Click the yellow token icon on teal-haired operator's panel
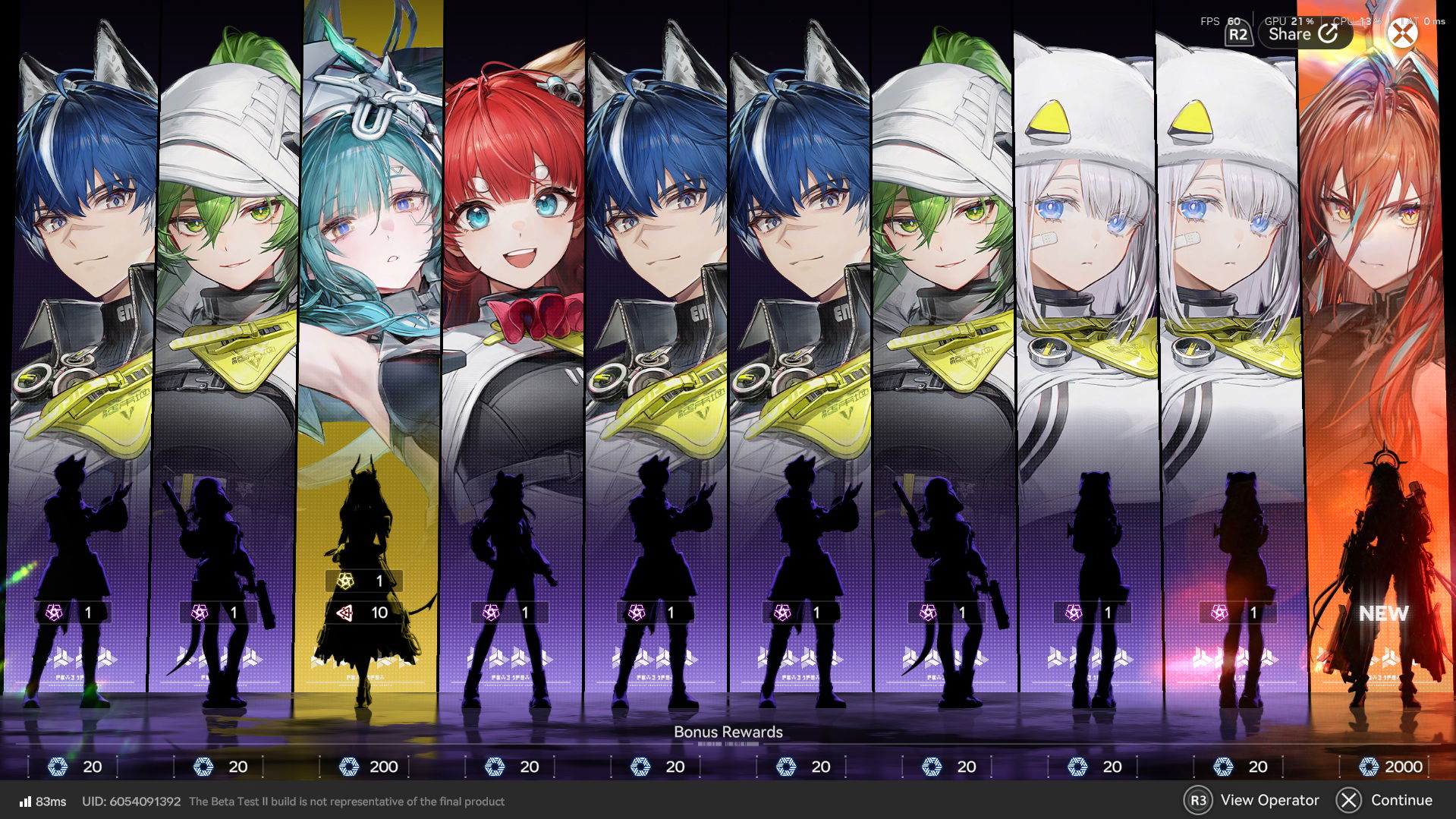 point(345,581)
